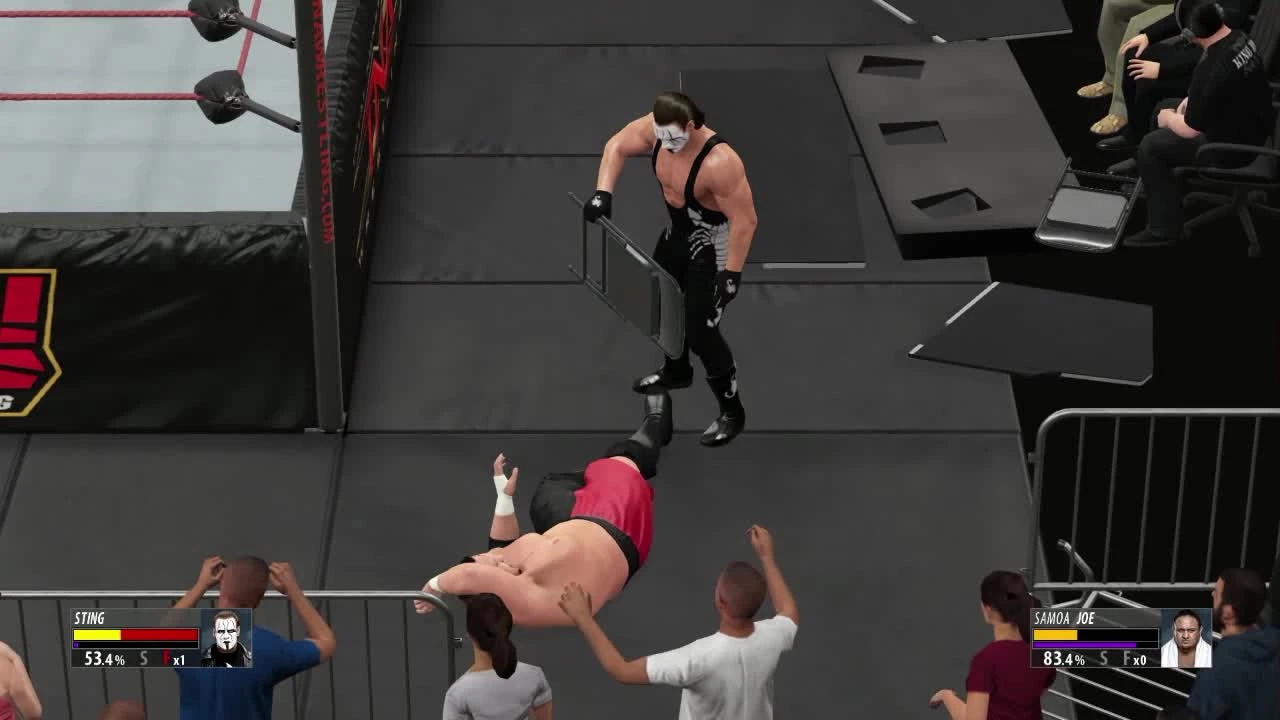Click Sting's purple momentum meter

point(76,645)
